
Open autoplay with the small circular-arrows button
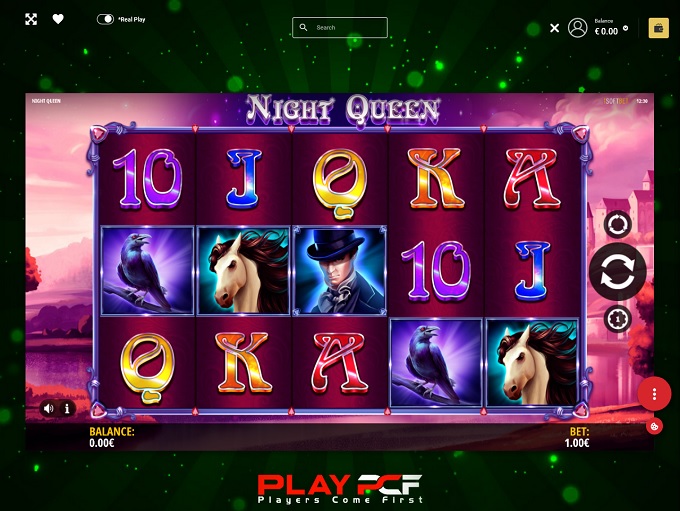(617, 225)
